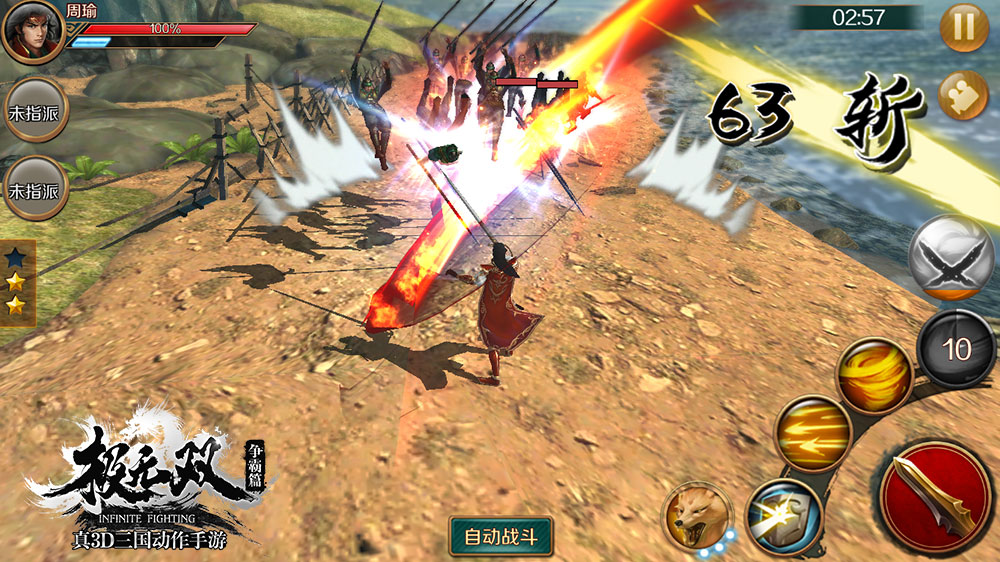The width and height of the screenshot is (1000, 562).
Task: Activate the crossed swords ultimate skill
Action: (950, 257)
